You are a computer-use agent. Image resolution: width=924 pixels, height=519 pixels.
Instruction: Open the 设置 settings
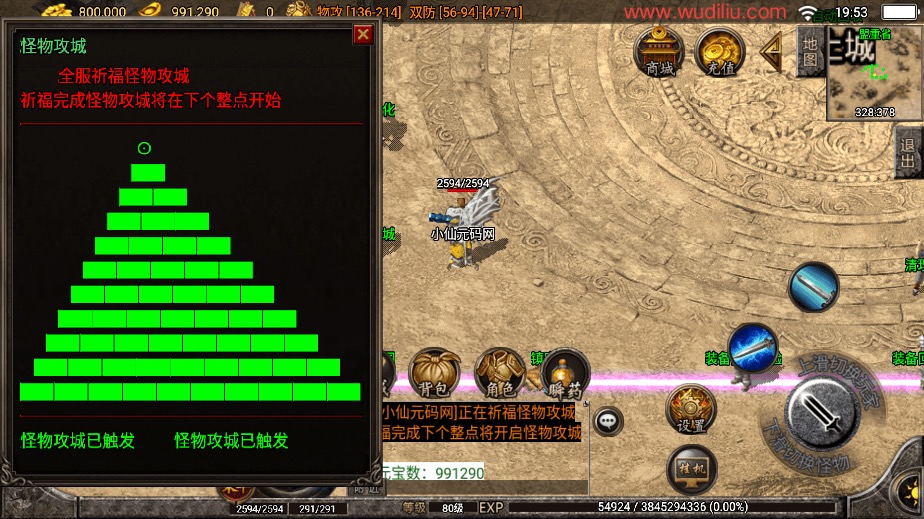pyautogui.click(x=691, y=409)
